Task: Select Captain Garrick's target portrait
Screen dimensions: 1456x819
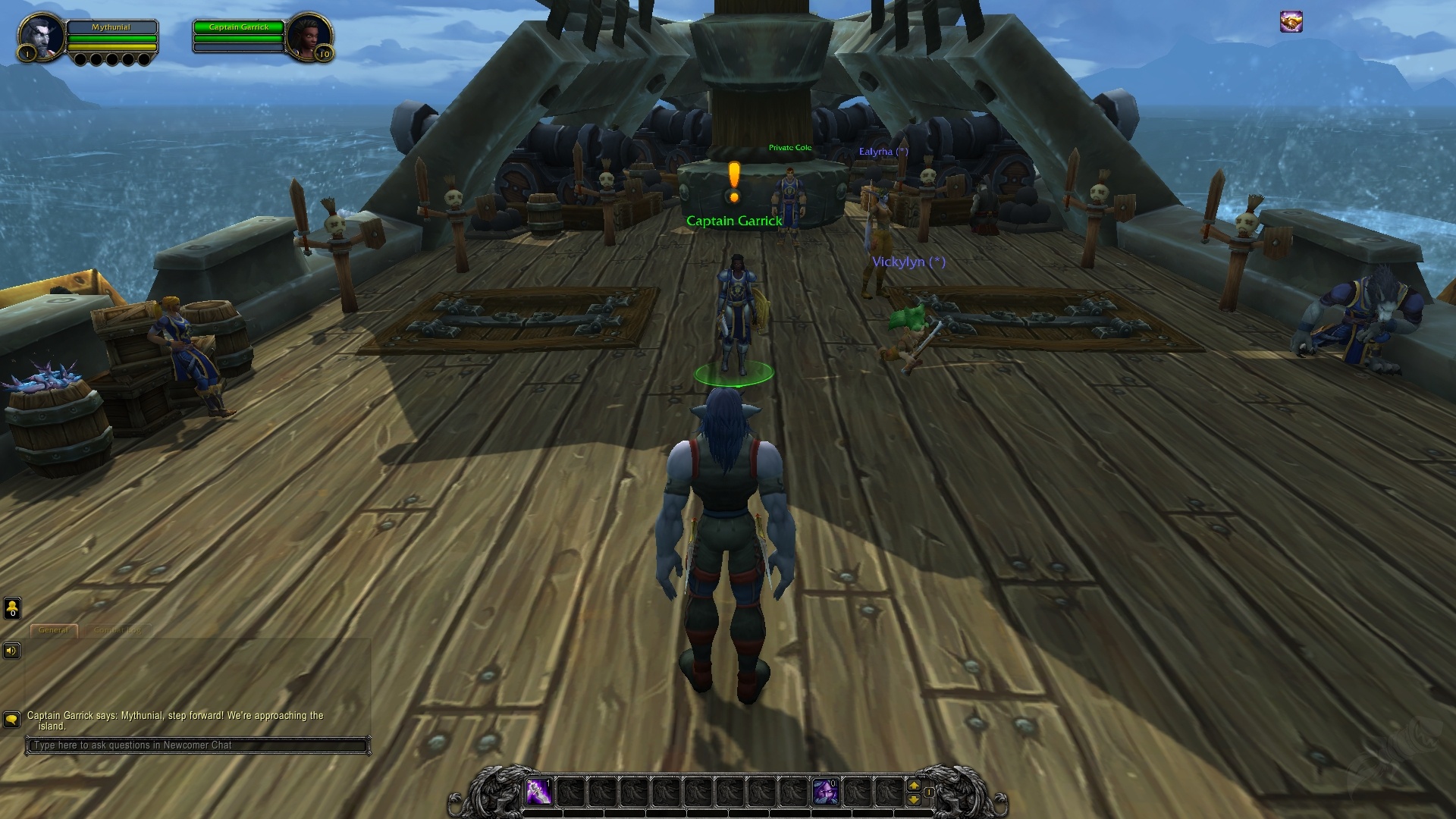Action: click(x=309, y=36)
